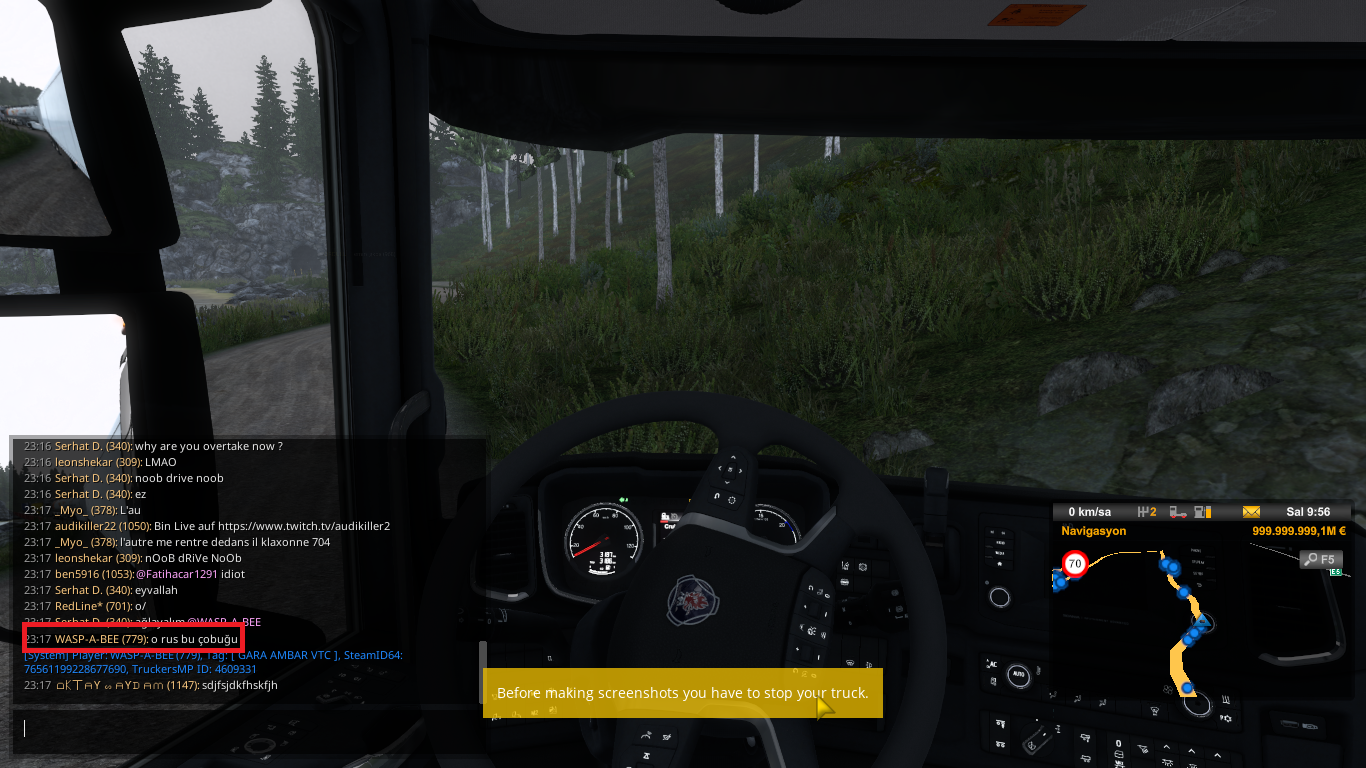Click the truck damage status icon
Screen dimensions: 1366x768
pos(1179,512)
